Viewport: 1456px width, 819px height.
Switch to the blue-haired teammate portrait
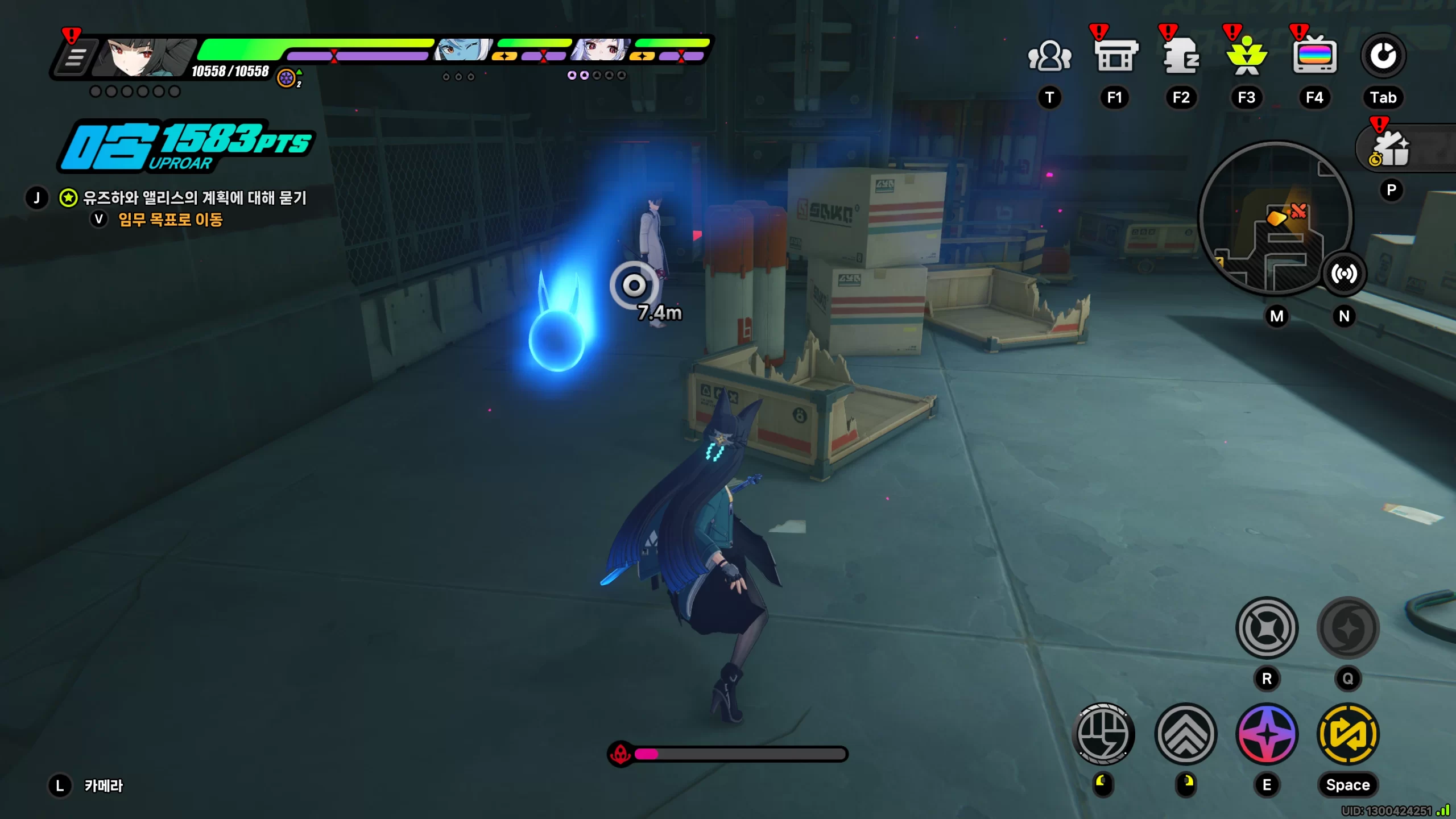click(x=462, y=51)
